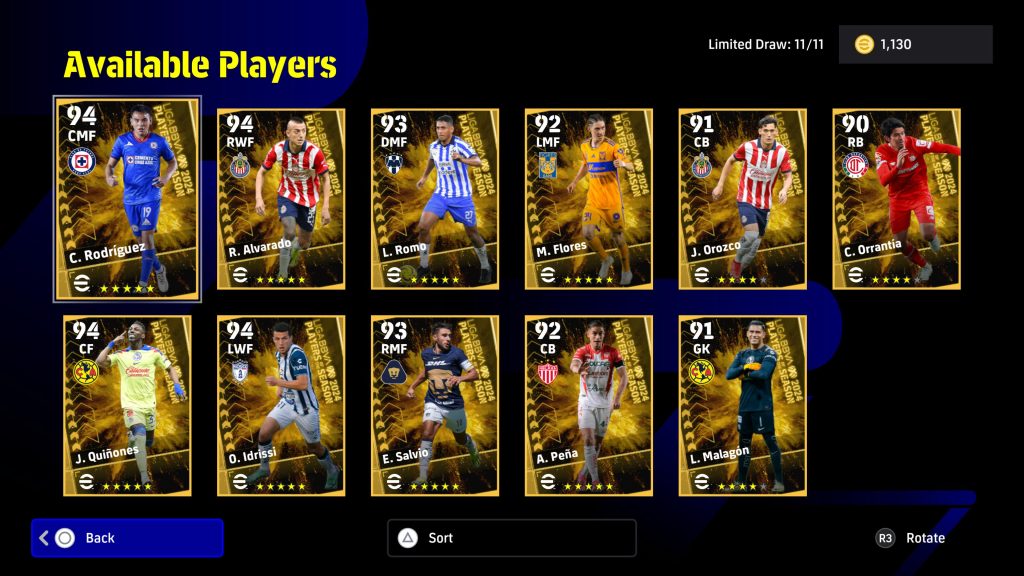Choose the R. Alvarado RWF card
The image size is (1024, 576).
coord(281,199)
